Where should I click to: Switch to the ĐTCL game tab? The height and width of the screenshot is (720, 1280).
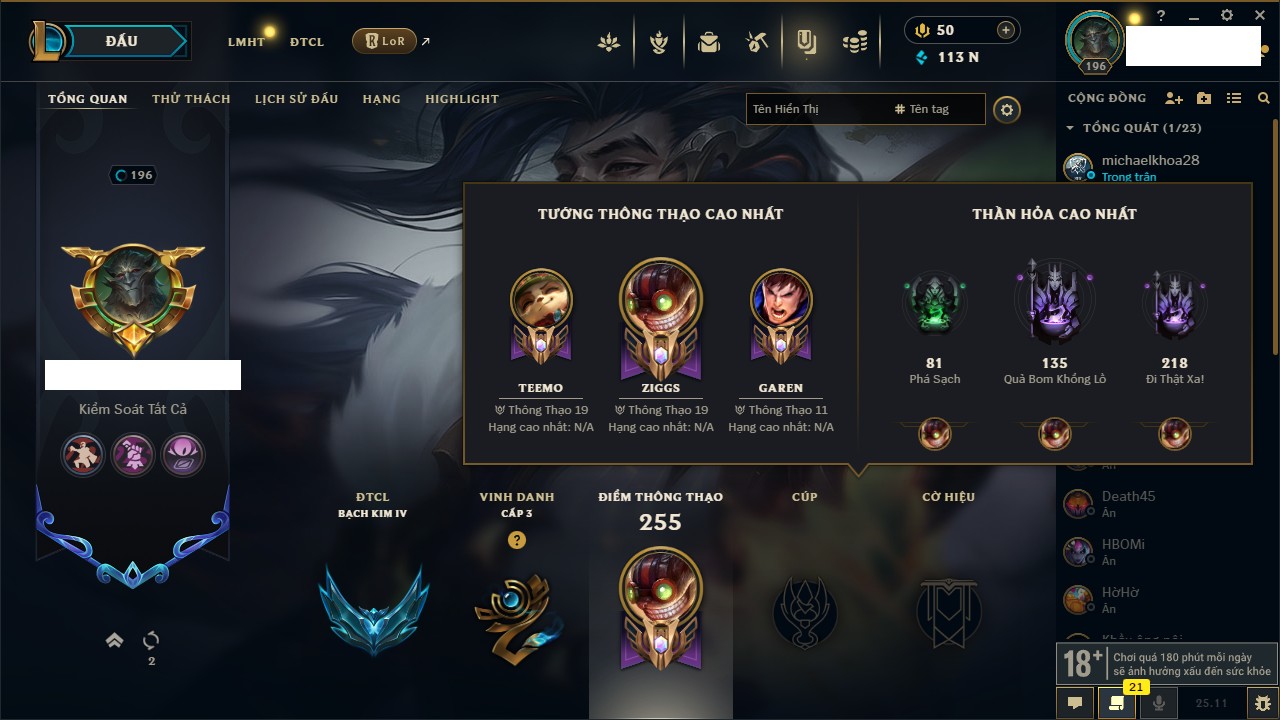point(307,42)
